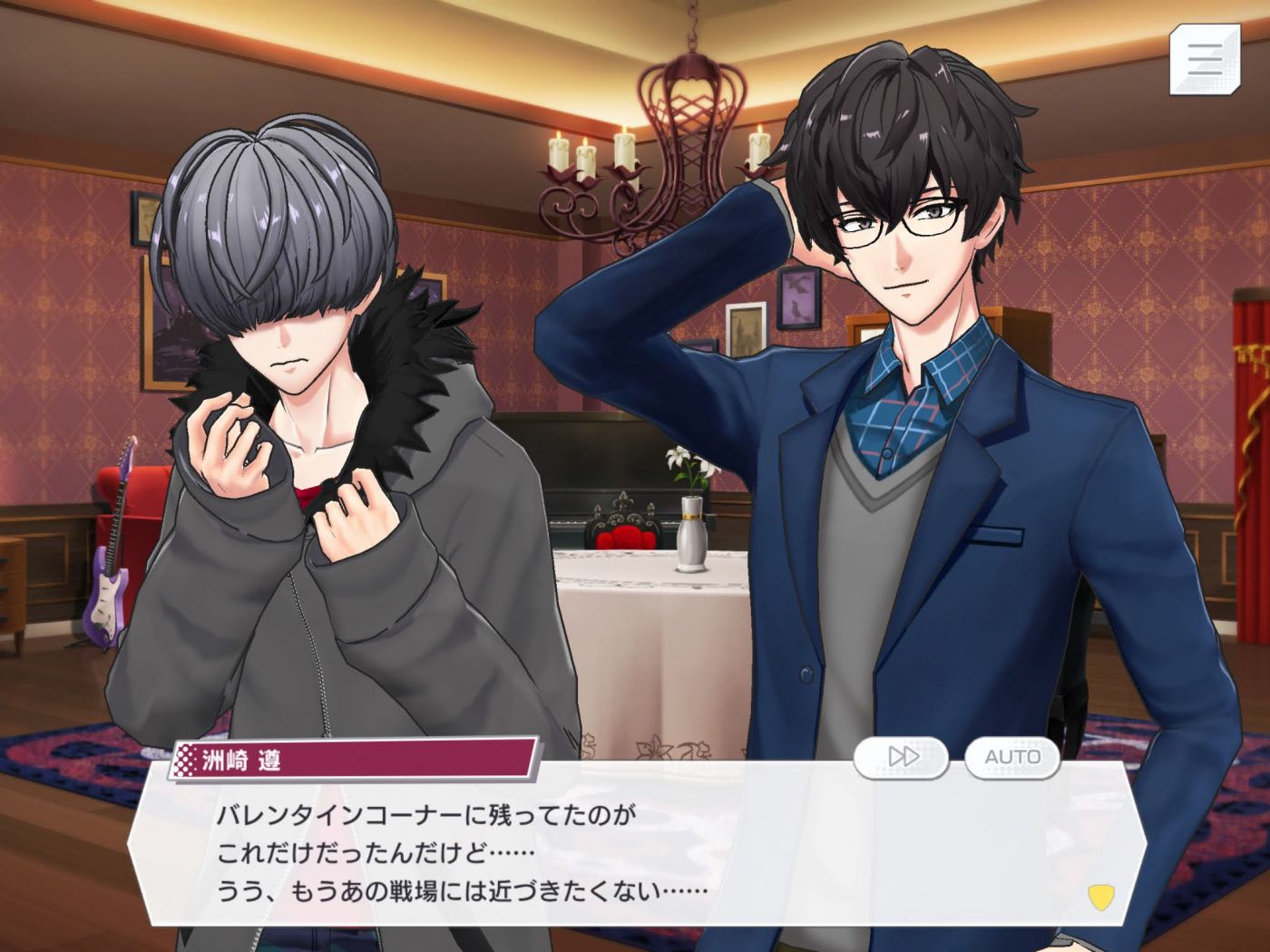Click the dialogue text box to continue

pos(635,852)
